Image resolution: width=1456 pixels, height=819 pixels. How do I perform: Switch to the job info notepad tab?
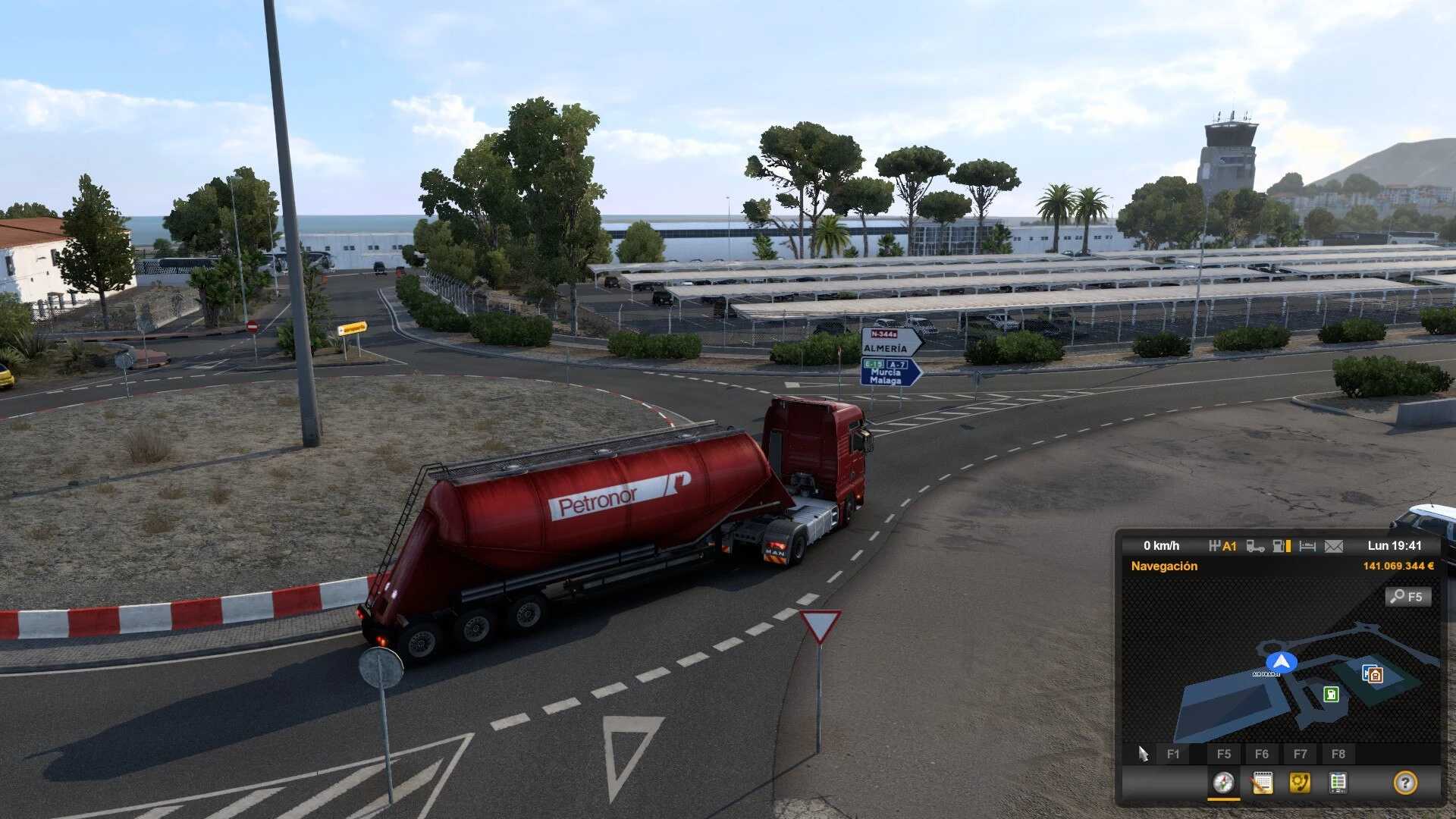point(1262,783)
